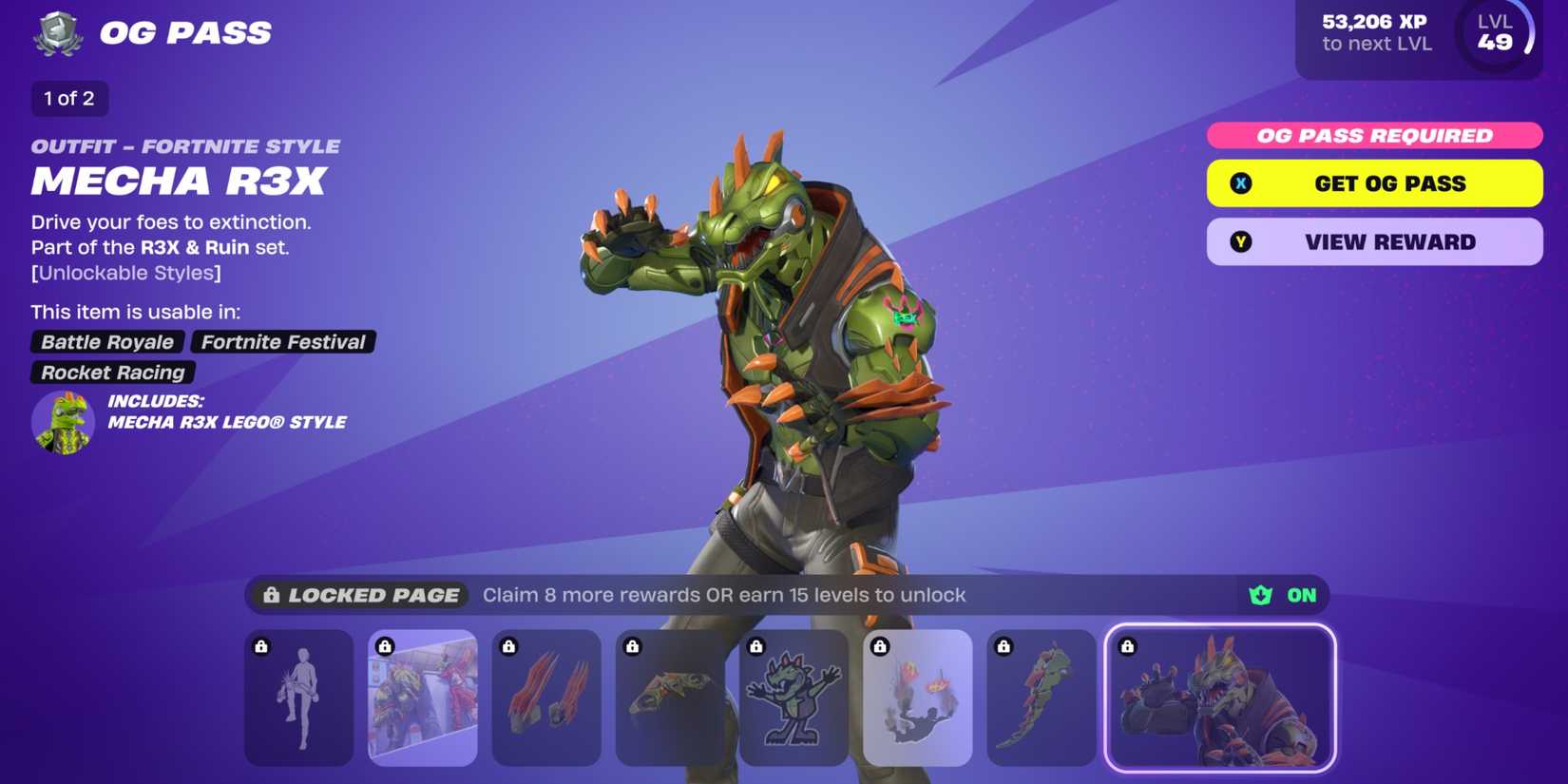Click the XP progress ring near level 49
Viewport: 1568px width, 784px height.
click(x=1527, y=33)
